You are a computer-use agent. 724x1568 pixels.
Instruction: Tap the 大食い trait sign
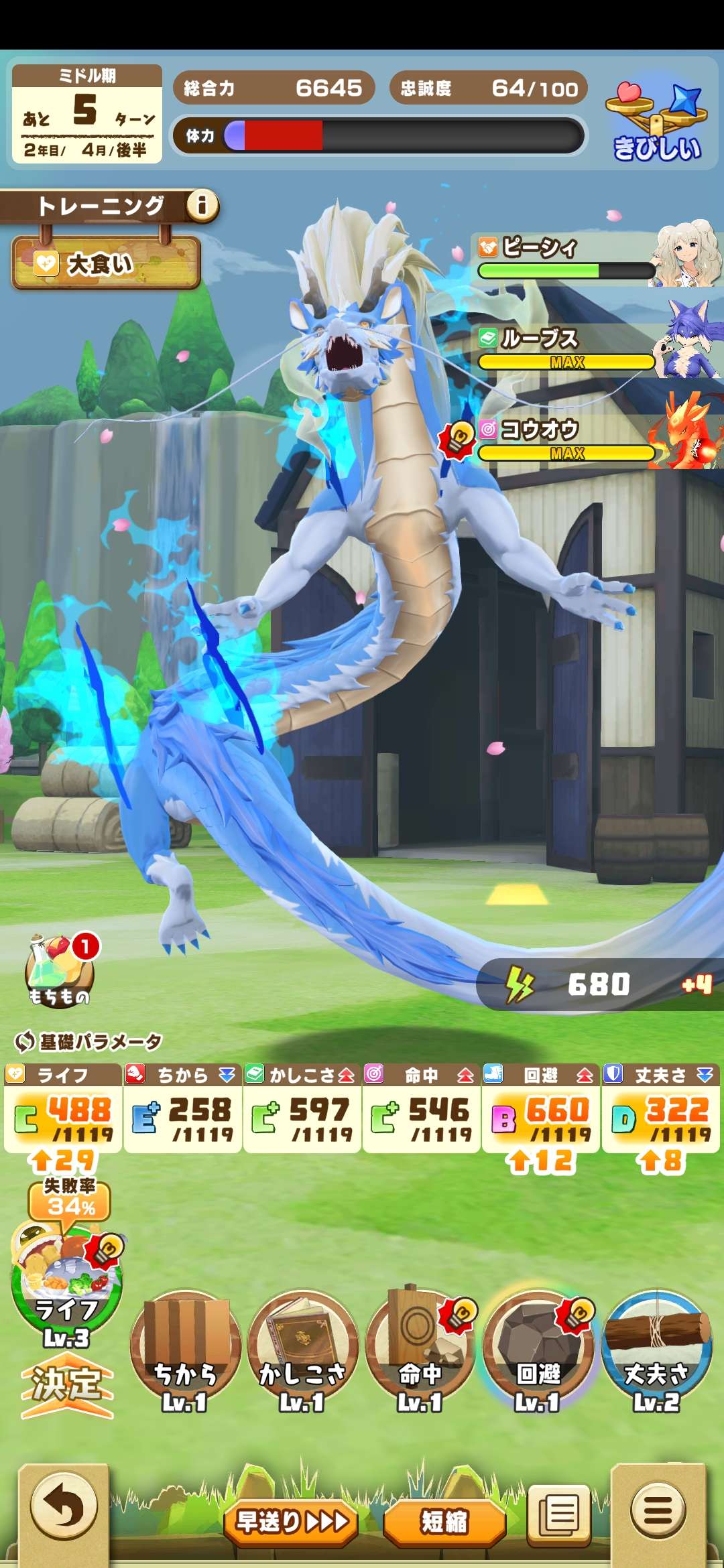click(106, 264)
